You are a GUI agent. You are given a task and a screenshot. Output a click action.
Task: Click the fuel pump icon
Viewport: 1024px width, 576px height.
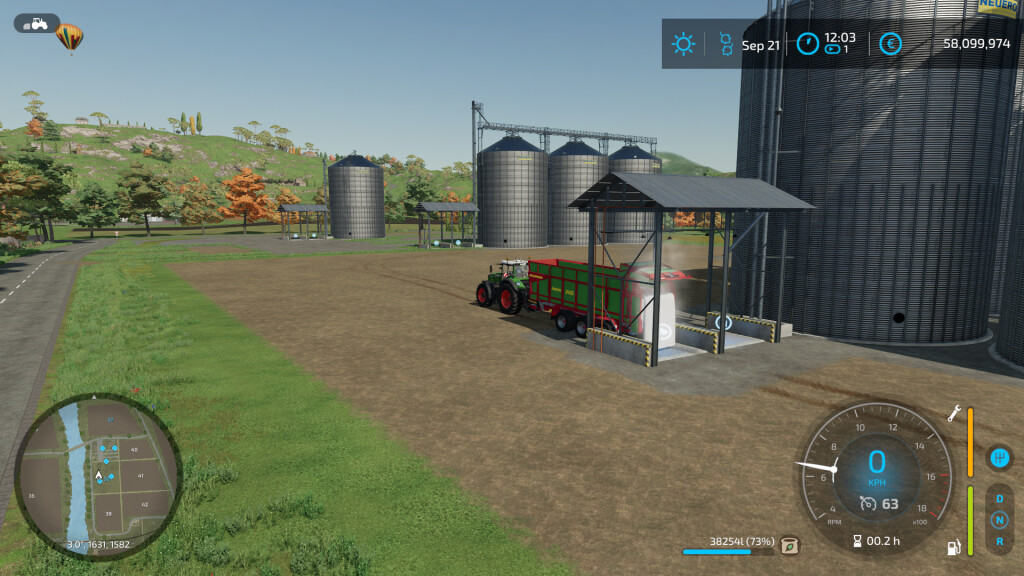coord(954,547)
